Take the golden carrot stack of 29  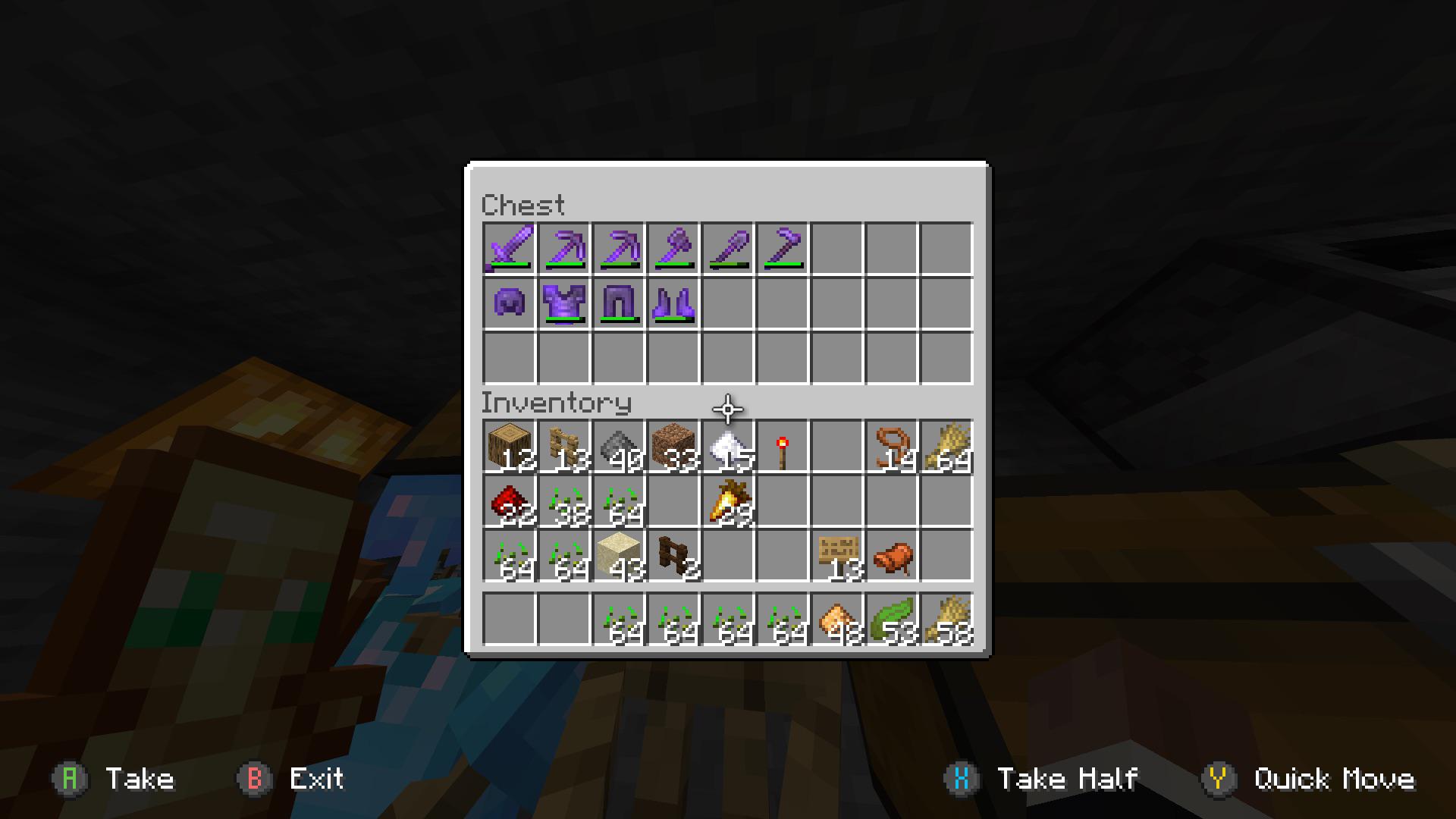(x=728, y=500)
